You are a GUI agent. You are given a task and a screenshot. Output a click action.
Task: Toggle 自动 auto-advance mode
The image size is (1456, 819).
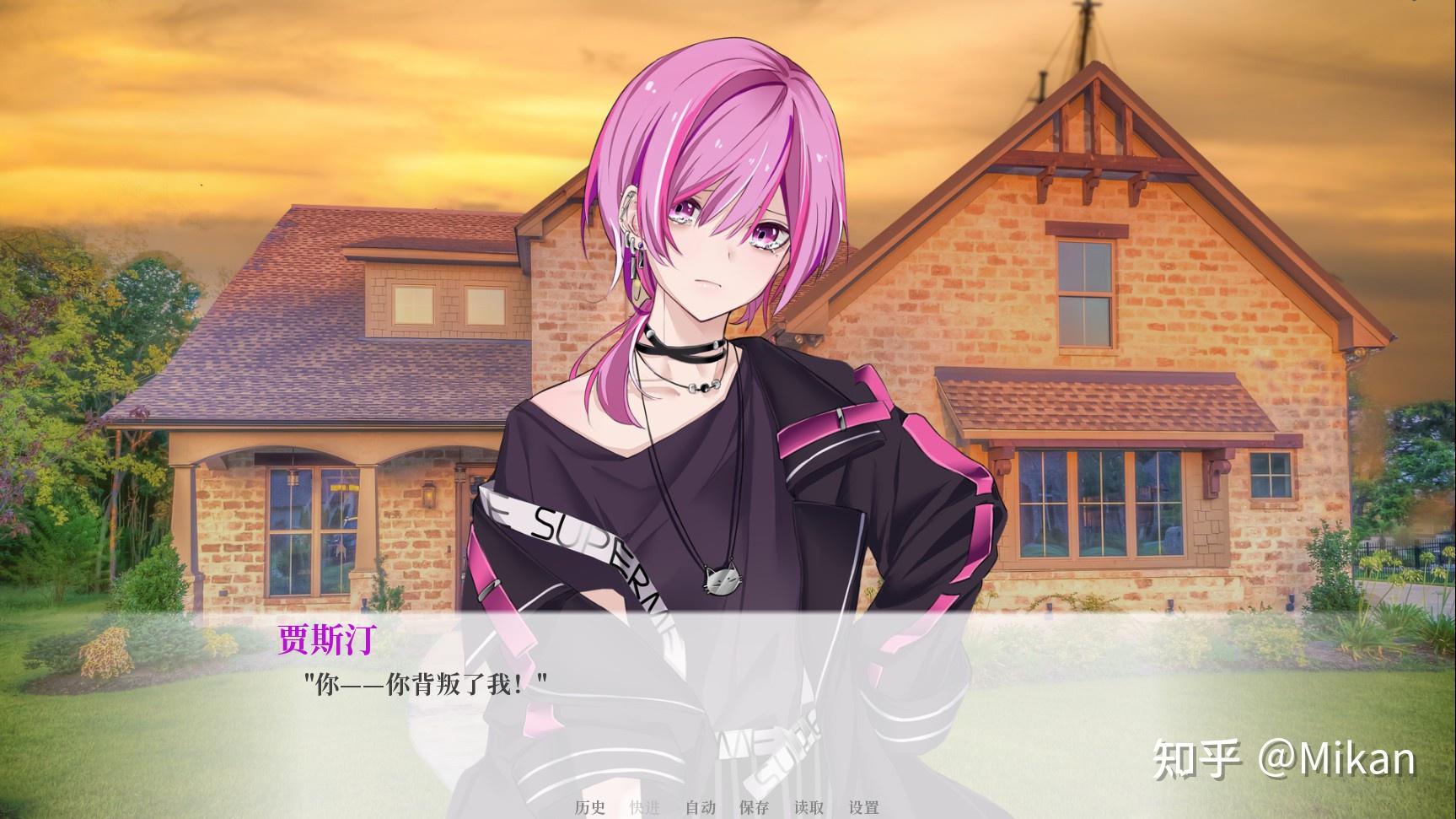(x=700, y=807)
